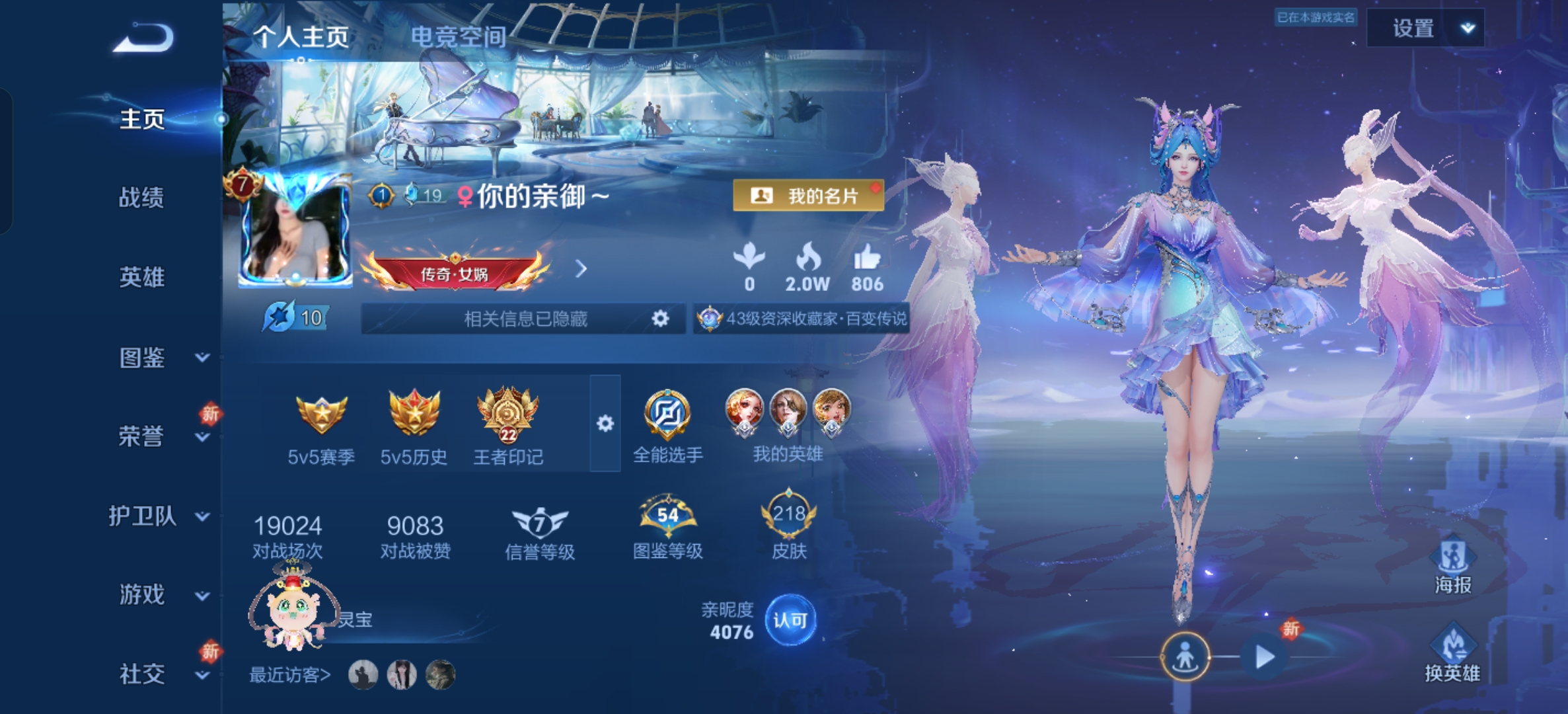This screenshot has width=1568, height=714.
Task: Play the hero showcase animation
Action: 1264,657
